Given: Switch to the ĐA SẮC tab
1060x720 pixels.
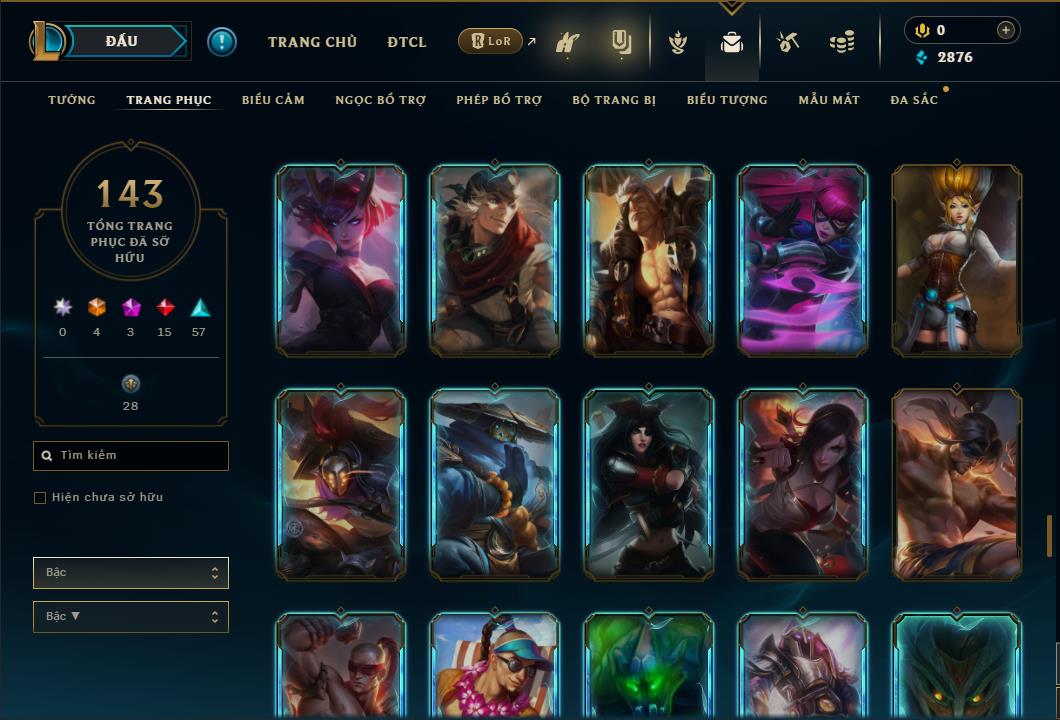Looking at the screenshot, I should 914,100.
